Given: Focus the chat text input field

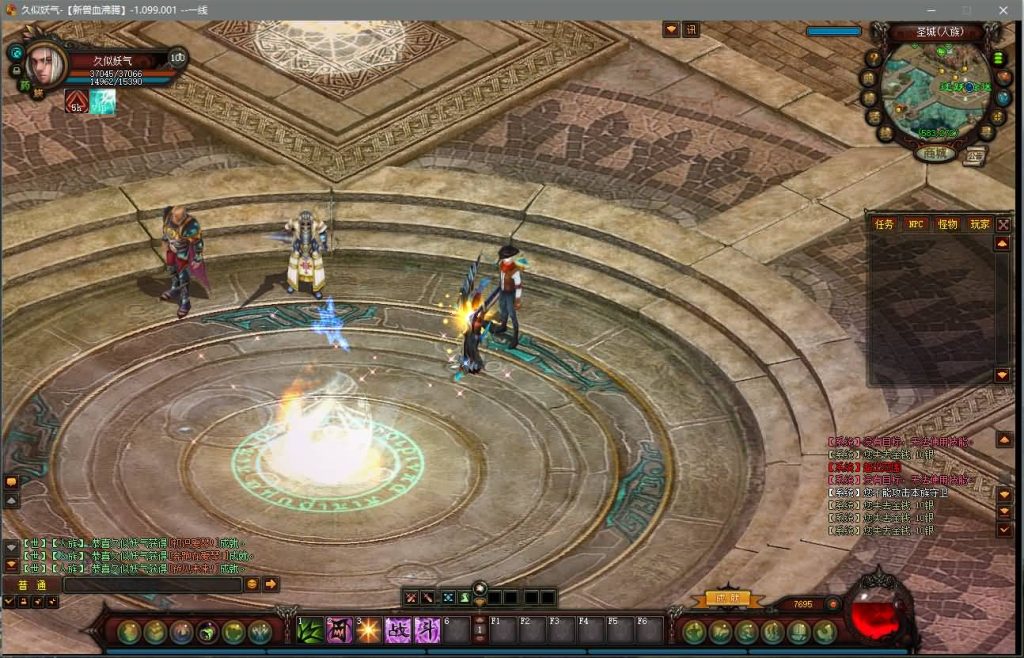Looking at the screenshot, I should (x=152, y=584).
